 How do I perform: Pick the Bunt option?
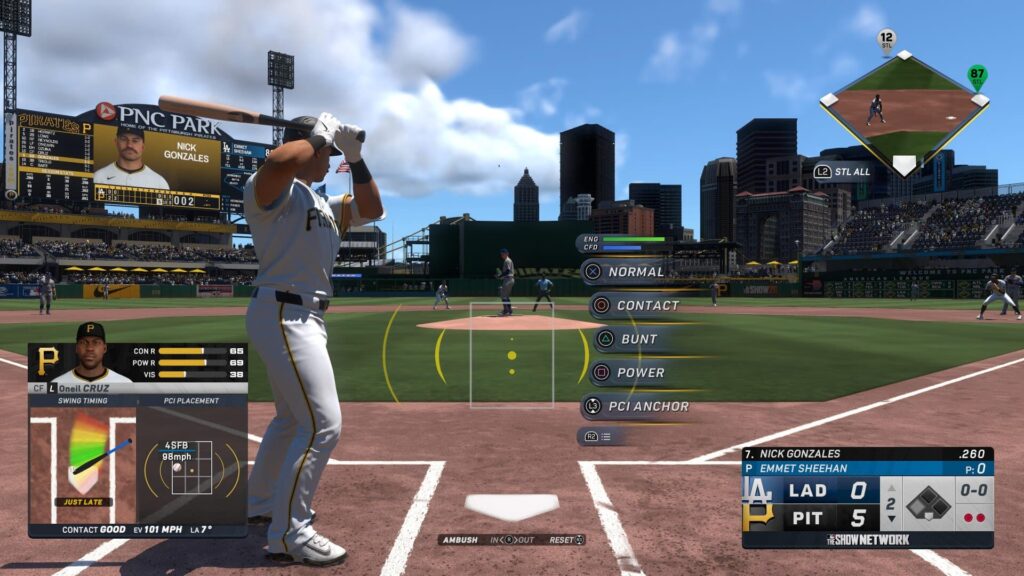[638, 339]
